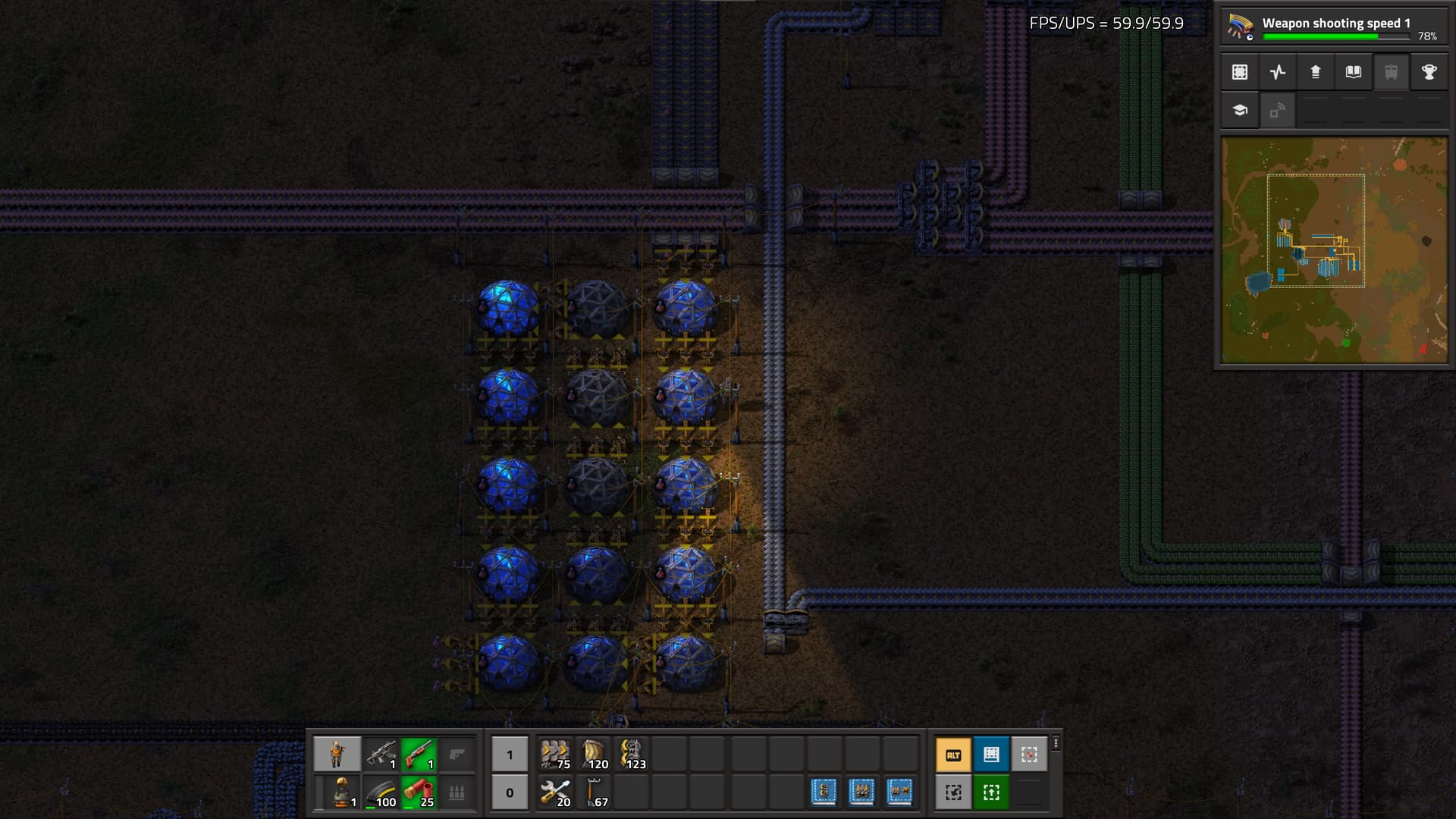Show the achievements trophy button
The height and width of the screenshot is (819, 1456).
1429,72
